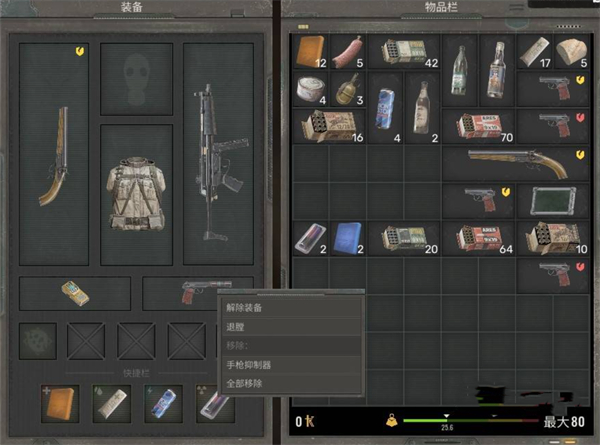Image resolution: width=600 pixels, height=445 pixels.
Task: Select the double-barrel shotgun in inventory
Action: [x=518, y=162]
